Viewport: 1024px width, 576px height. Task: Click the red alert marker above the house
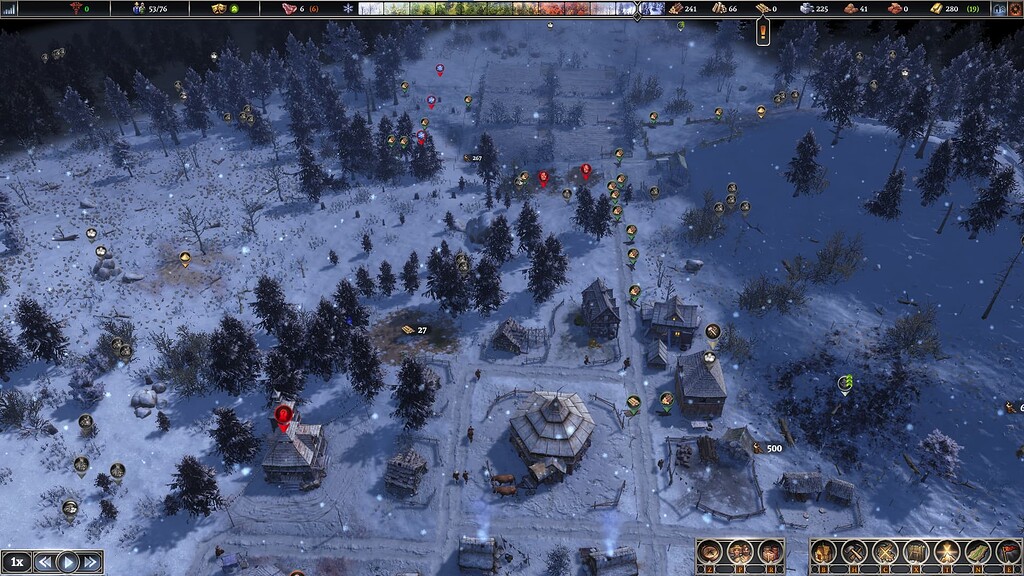click(x=283, y=414)
